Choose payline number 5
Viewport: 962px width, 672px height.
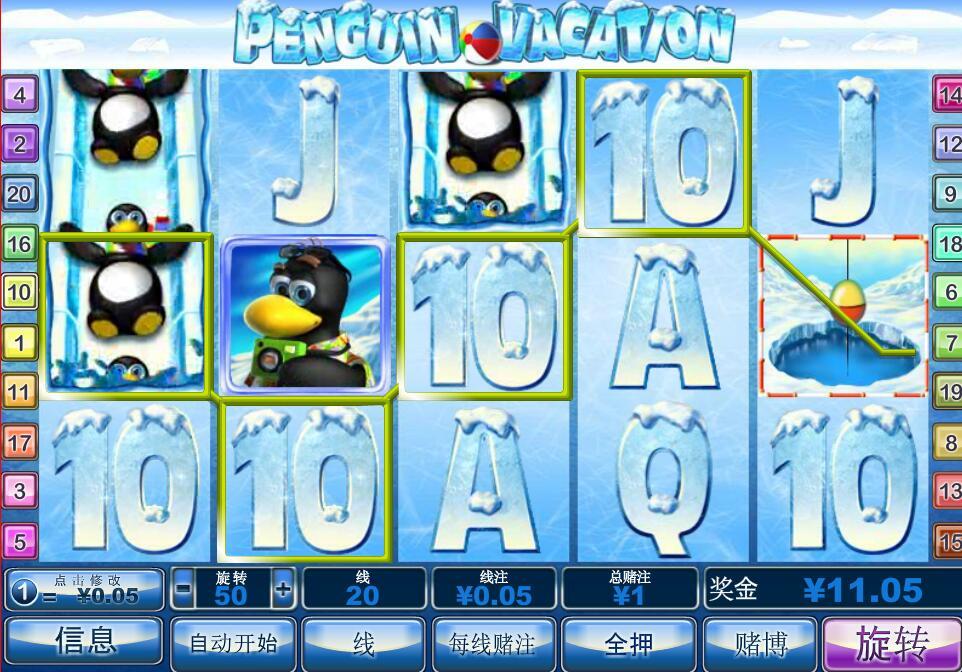[x=20, y=541]
